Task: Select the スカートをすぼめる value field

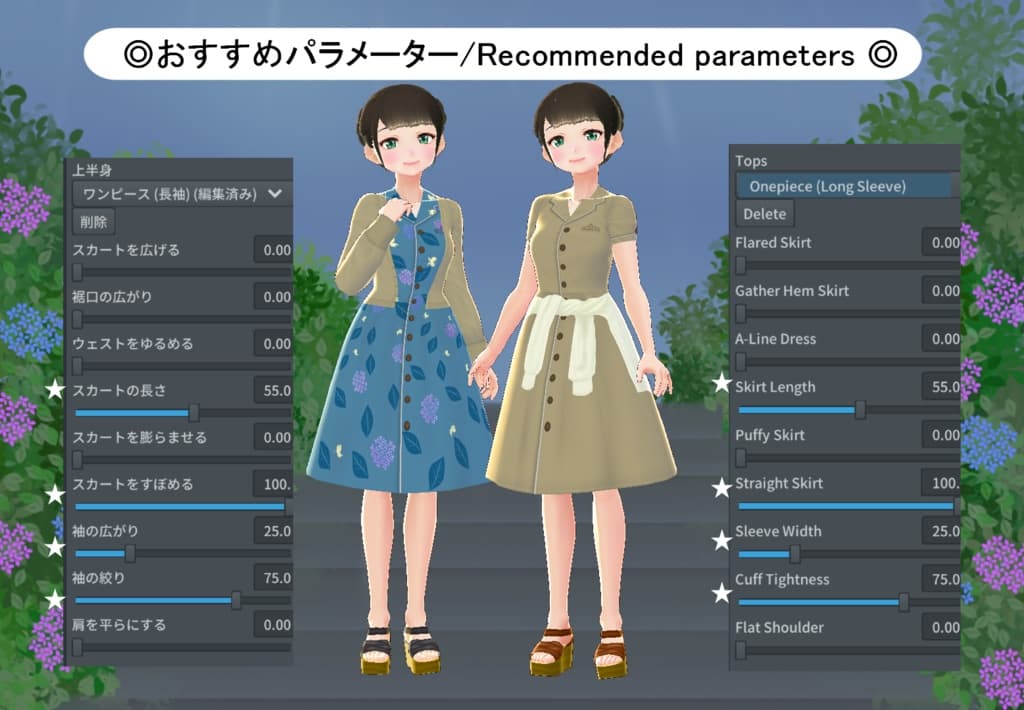Action: point(272,485)
